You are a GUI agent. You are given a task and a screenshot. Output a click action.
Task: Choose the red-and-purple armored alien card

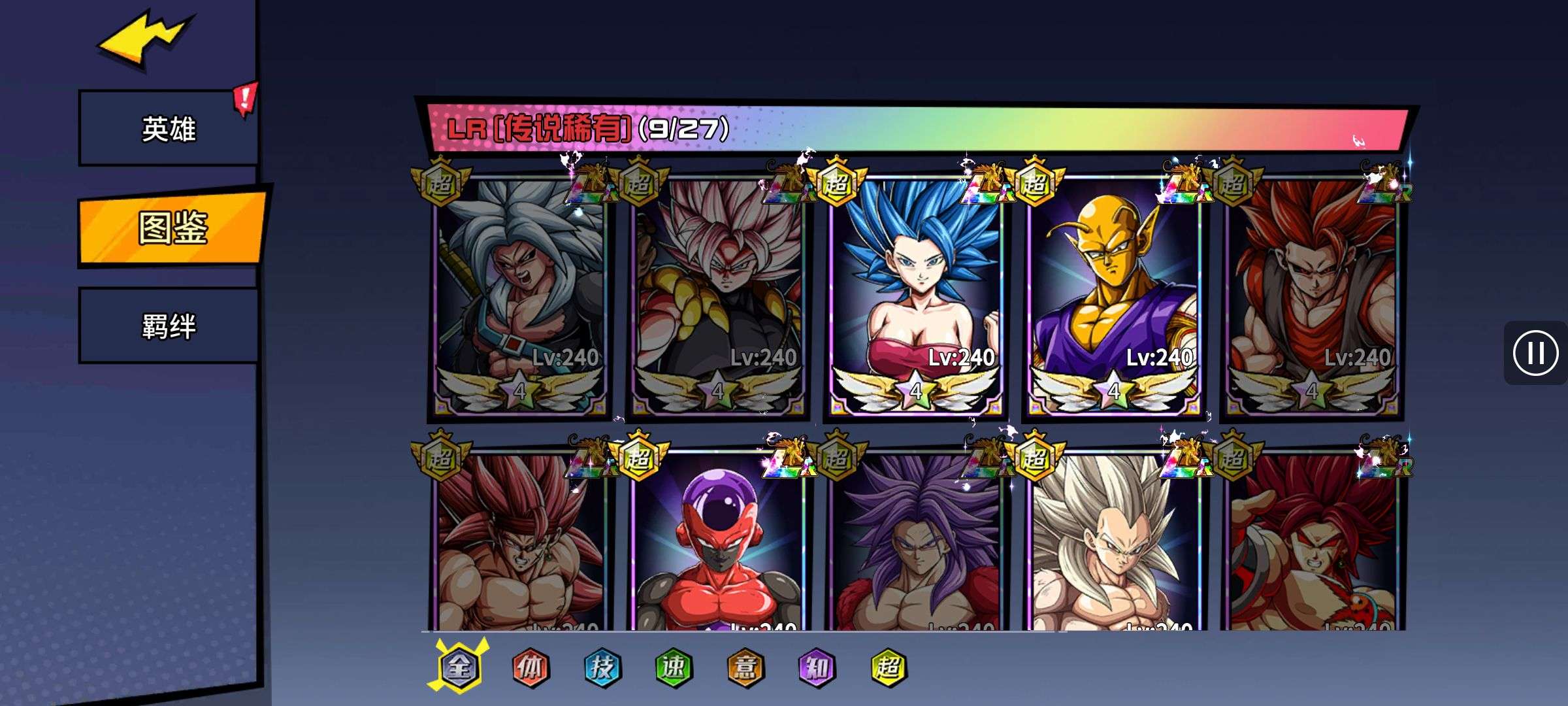click(718, 543)
